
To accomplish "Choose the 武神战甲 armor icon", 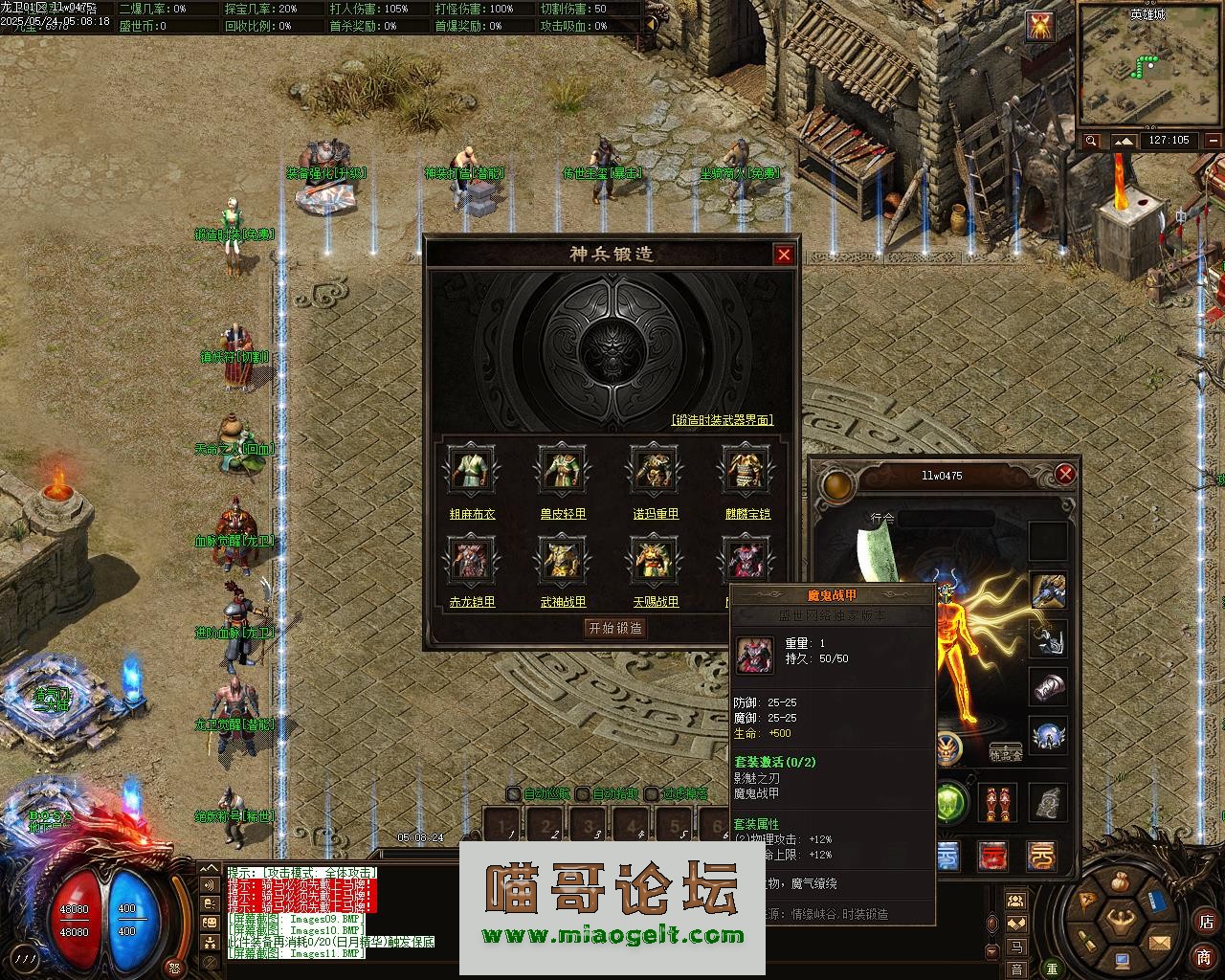I will [562, 558].
